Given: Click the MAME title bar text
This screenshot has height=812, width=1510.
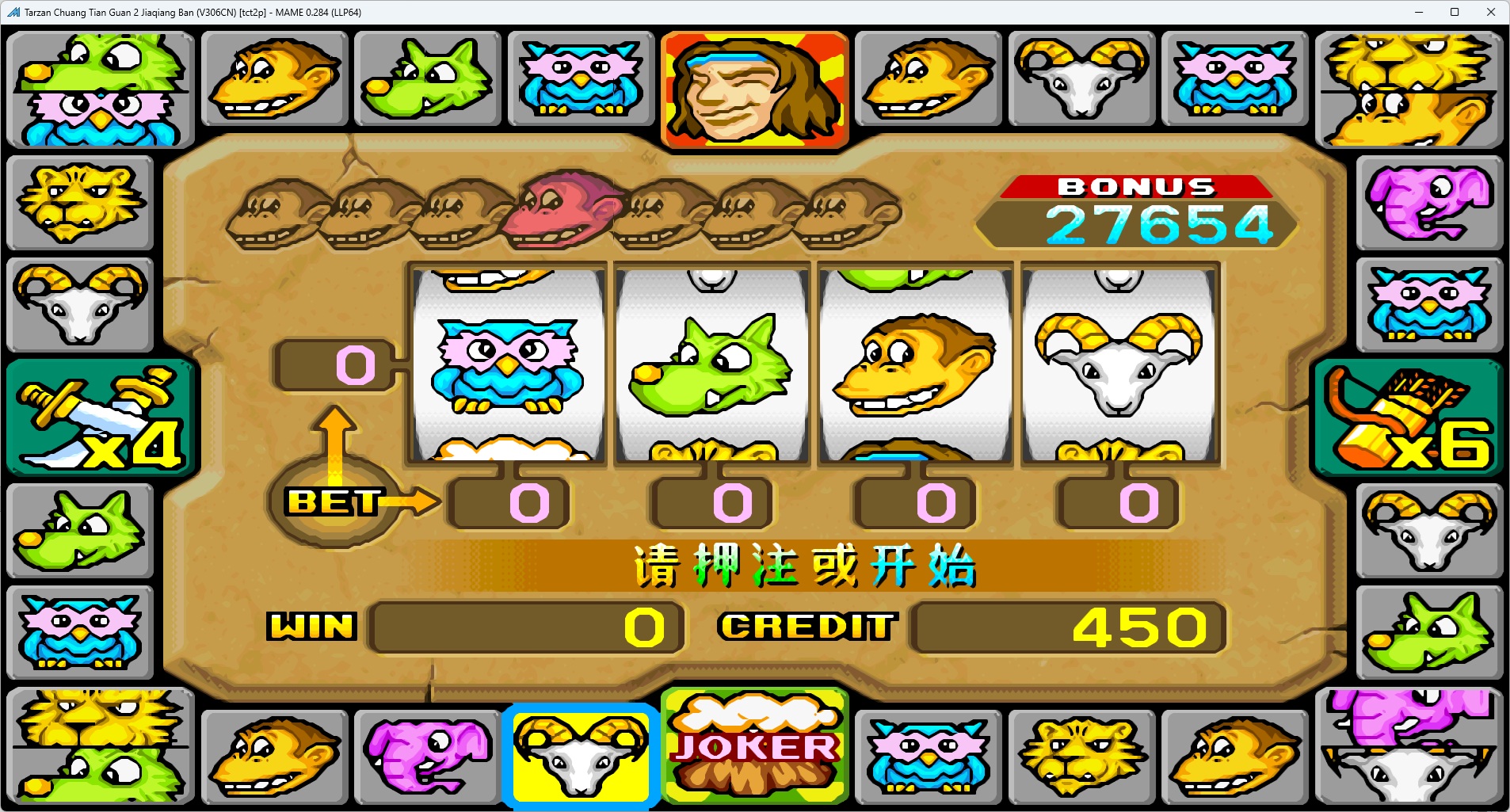Looking at the screenshot, I should pos(190,12).
